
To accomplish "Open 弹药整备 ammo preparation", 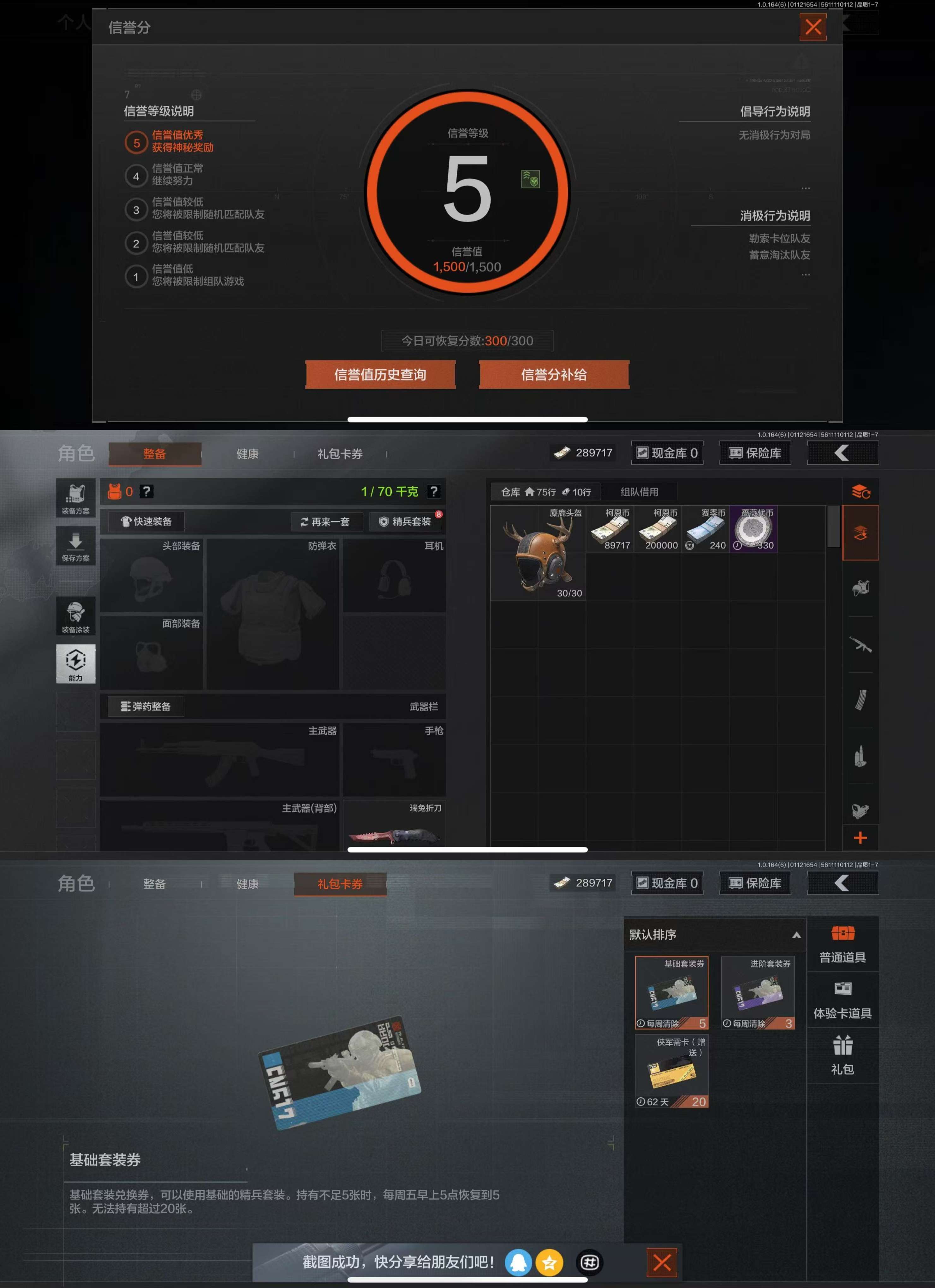I will (146, 706).
